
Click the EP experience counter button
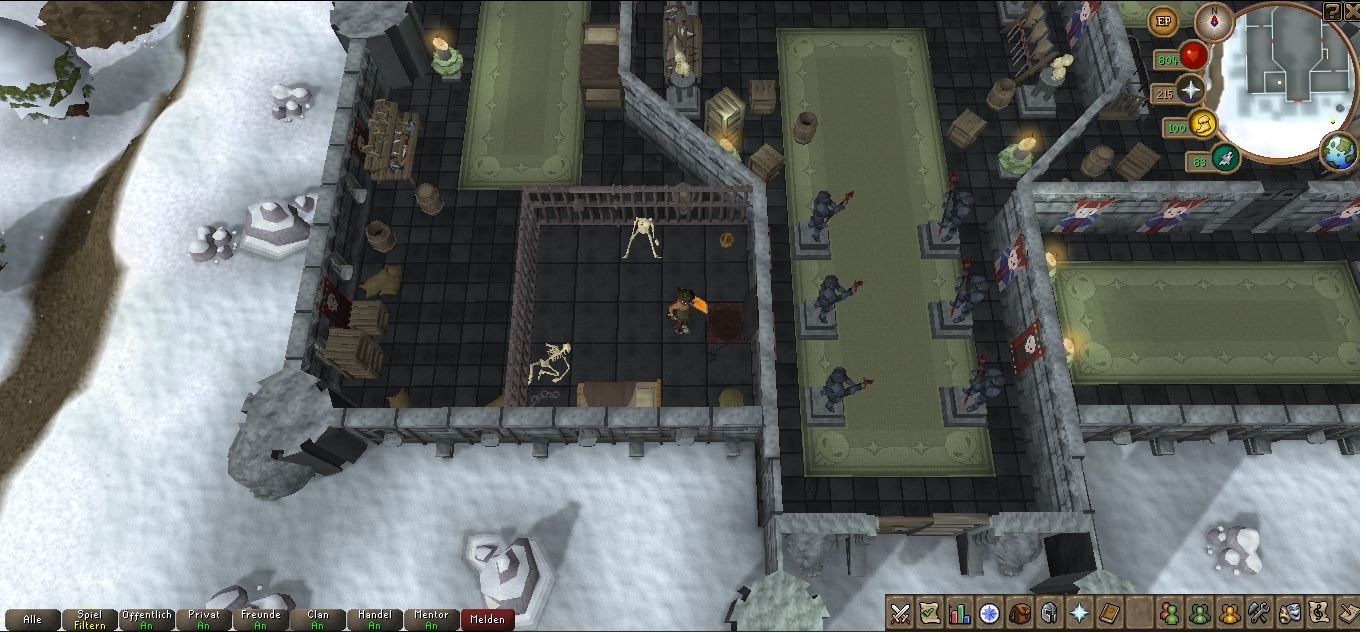(x=1162, y=21)
